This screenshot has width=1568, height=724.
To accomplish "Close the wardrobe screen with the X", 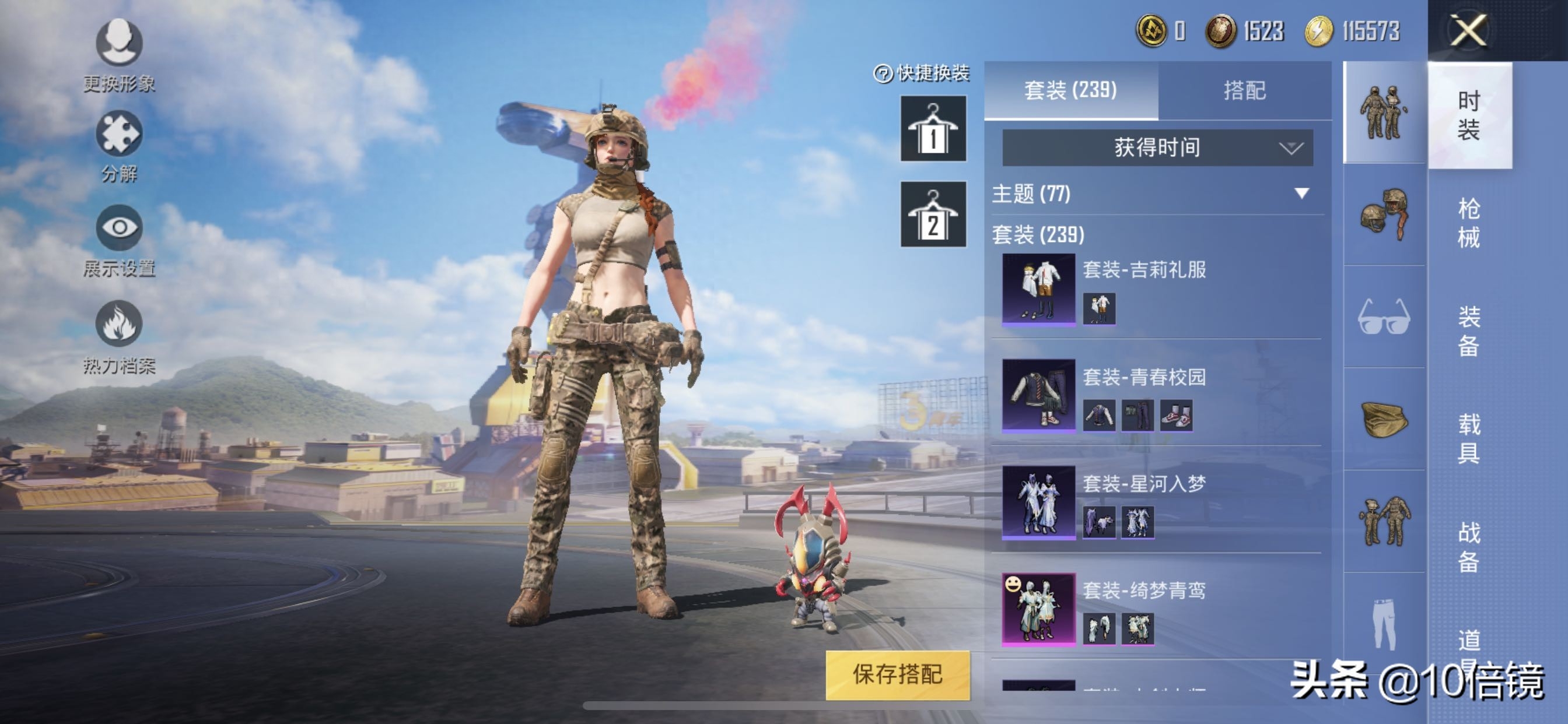I will click(1468, 30).
